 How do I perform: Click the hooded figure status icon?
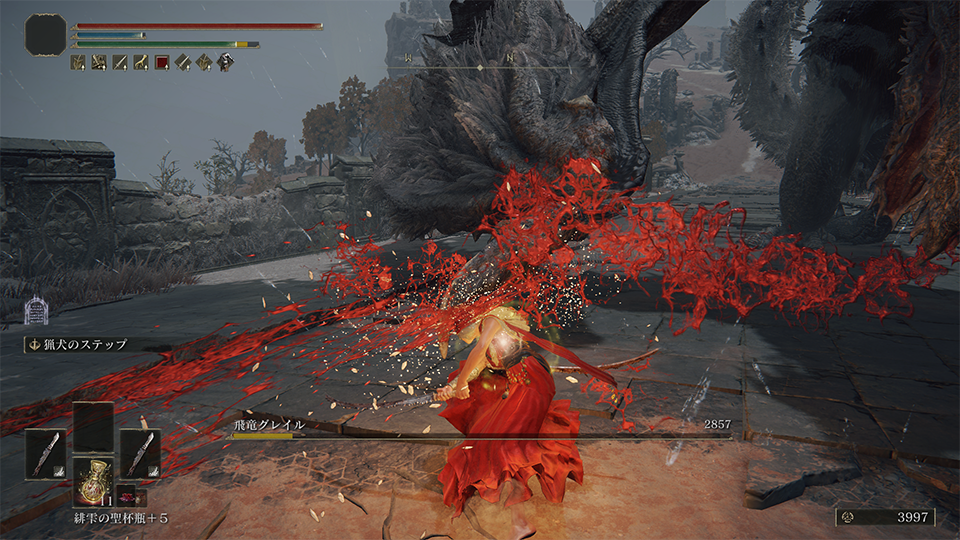pos(226,62)
